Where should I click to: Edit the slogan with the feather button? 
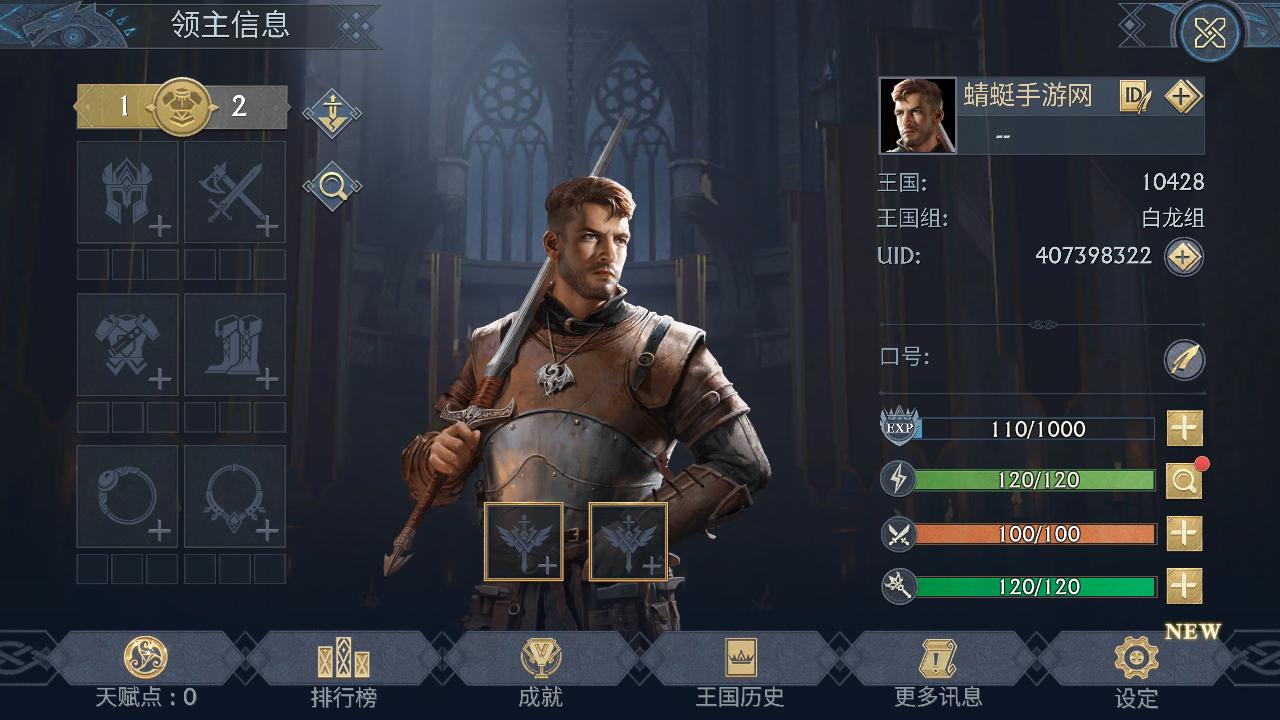[1184, 359]
